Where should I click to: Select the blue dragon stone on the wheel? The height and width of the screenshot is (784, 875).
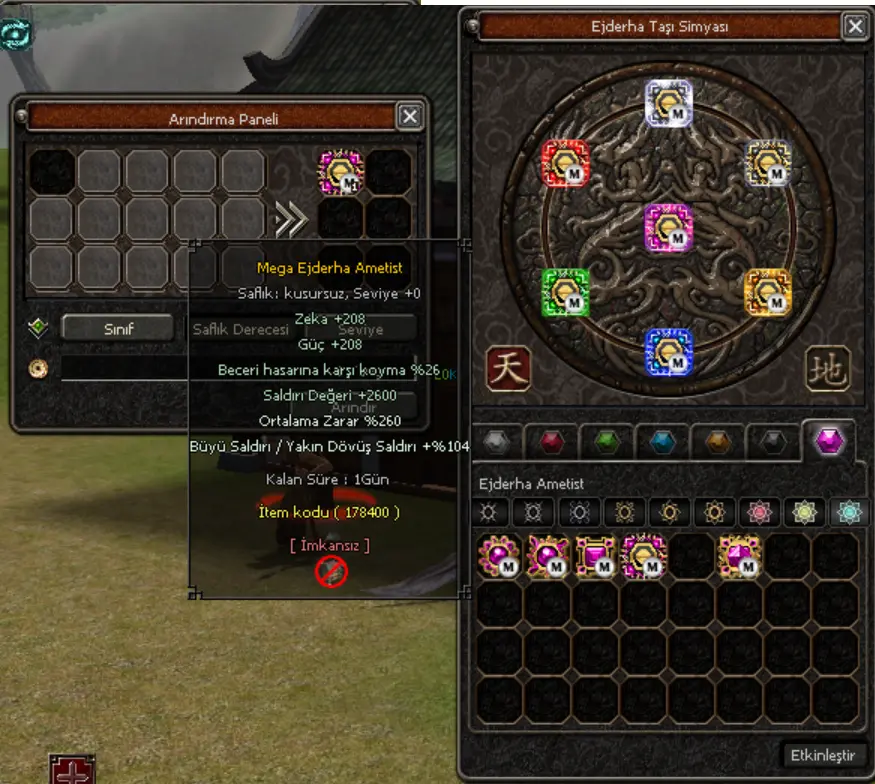coord(669,351)
